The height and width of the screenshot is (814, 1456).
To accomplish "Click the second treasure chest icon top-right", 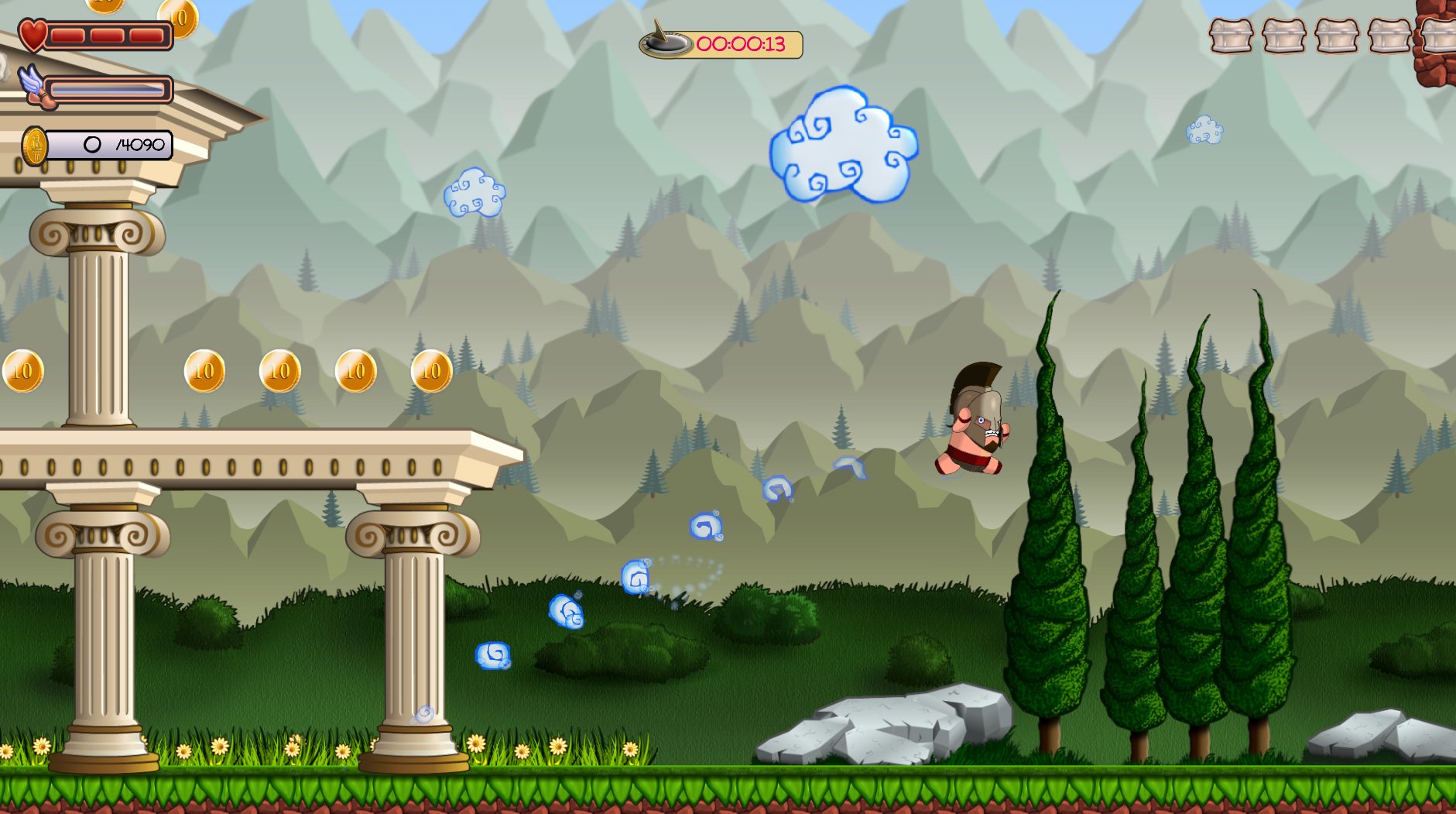I will click(1282, 35).
